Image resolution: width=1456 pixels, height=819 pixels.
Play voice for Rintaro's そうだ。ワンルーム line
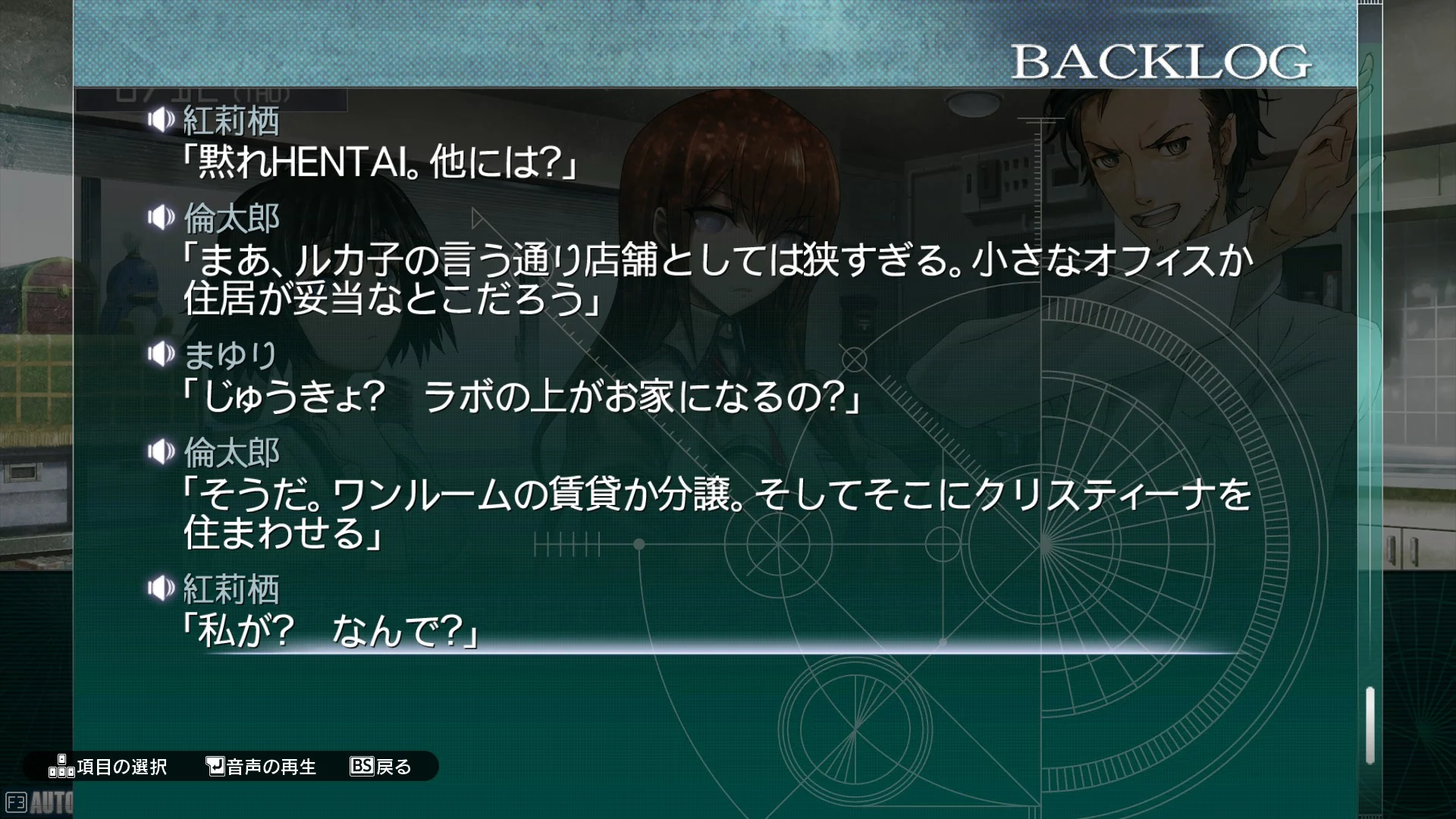[161, 452]
